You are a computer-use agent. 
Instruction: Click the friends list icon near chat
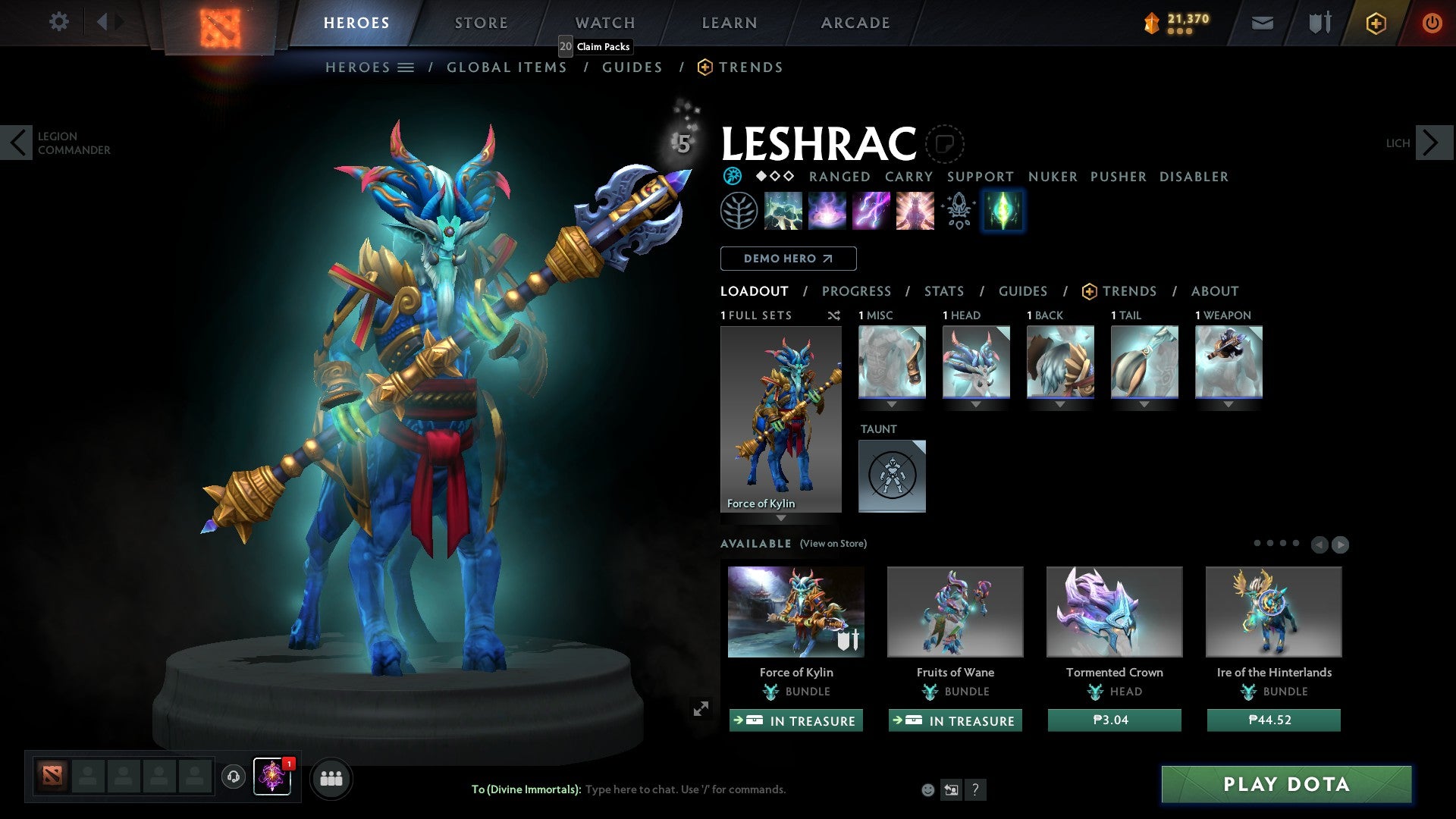coord(331,777)
